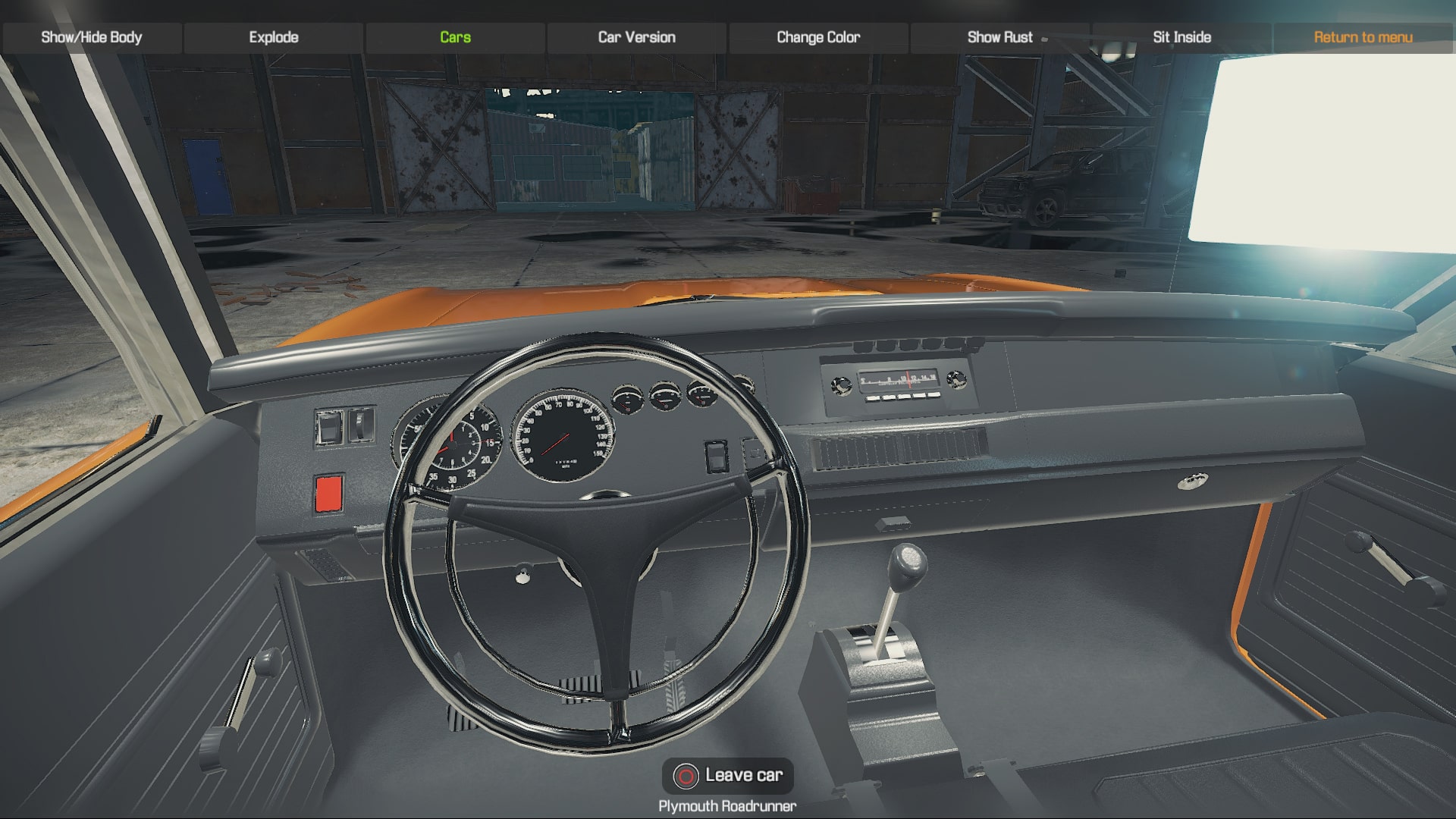Open the Change Color picker
The height and width of the screenshot is (819, 1456).
(x=817, y=36)
